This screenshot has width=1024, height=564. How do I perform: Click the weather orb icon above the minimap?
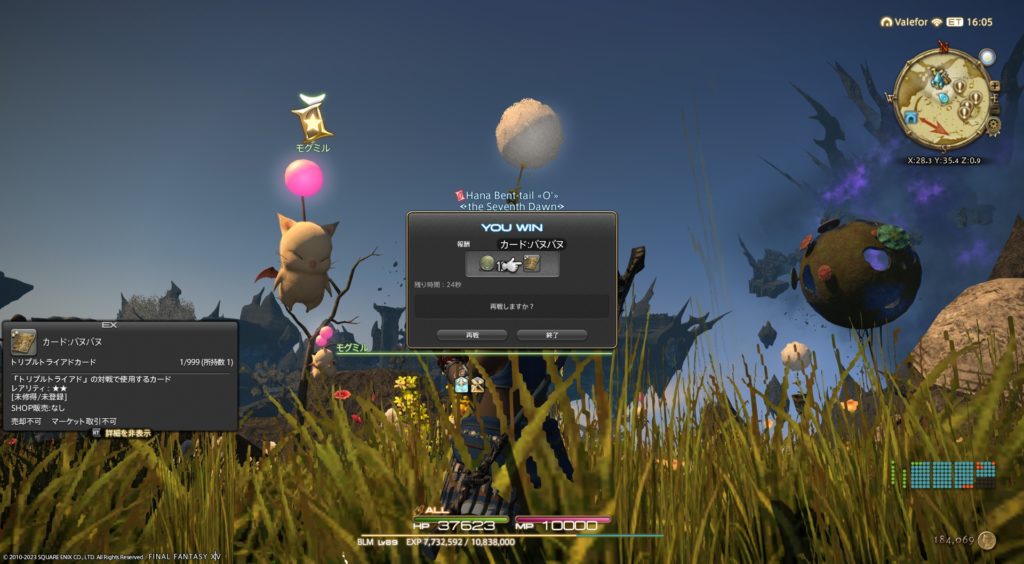pyautogui.click(x=987, y=57)
